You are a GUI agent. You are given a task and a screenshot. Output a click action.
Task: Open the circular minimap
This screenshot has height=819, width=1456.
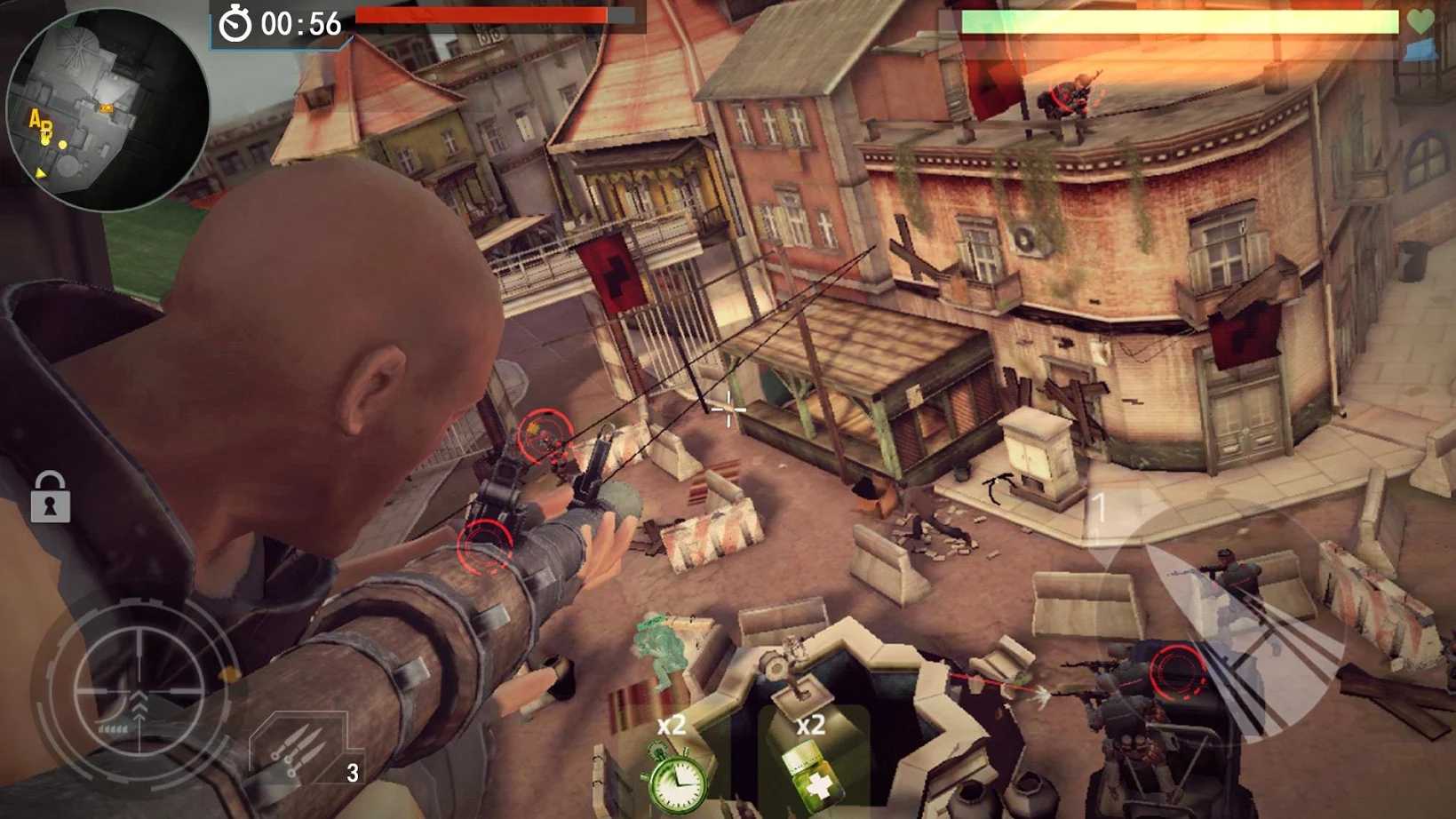[107, 108]
